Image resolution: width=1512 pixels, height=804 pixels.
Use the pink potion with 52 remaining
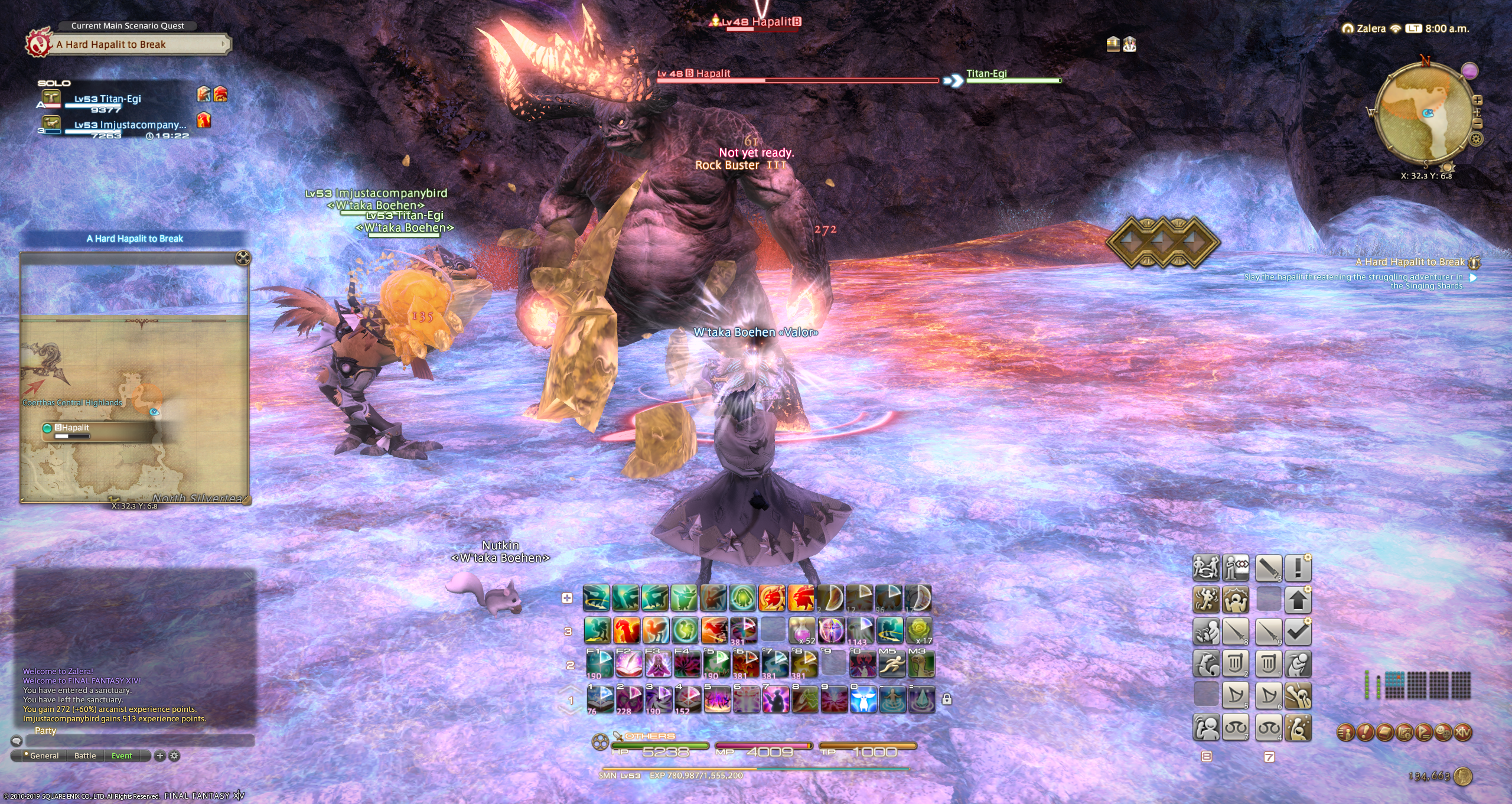point(802,630)
